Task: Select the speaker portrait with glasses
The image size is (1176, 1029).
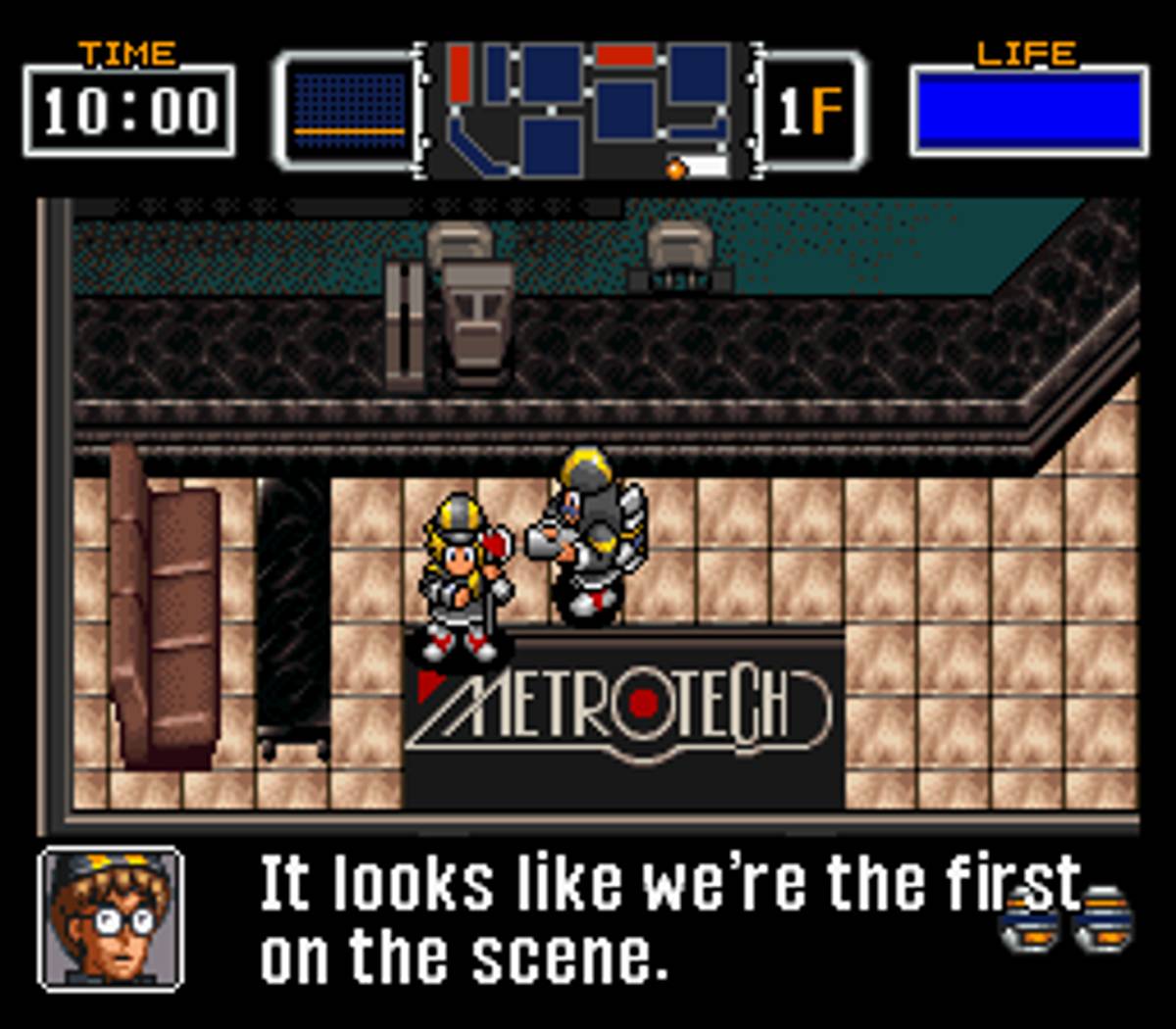Action: point(110,918)
